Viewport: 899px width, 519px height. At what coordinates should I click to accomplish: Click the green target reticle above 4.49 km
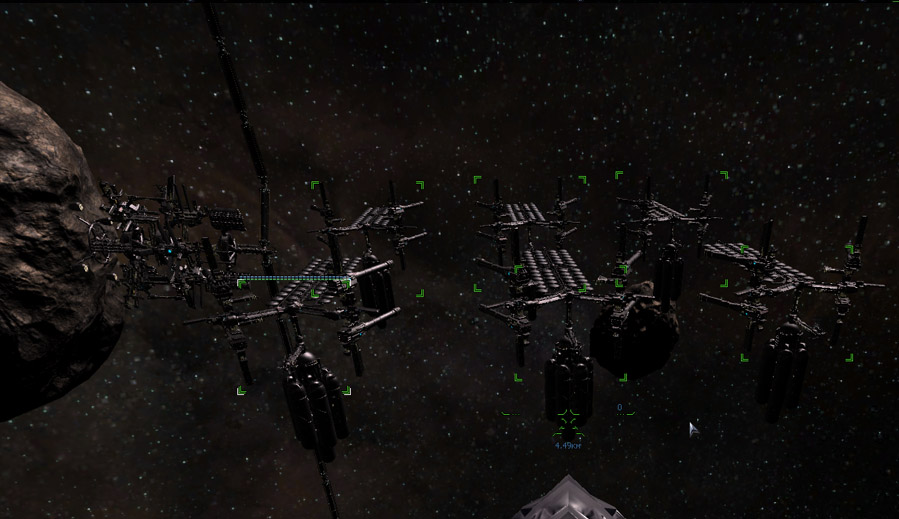(568, 416)
